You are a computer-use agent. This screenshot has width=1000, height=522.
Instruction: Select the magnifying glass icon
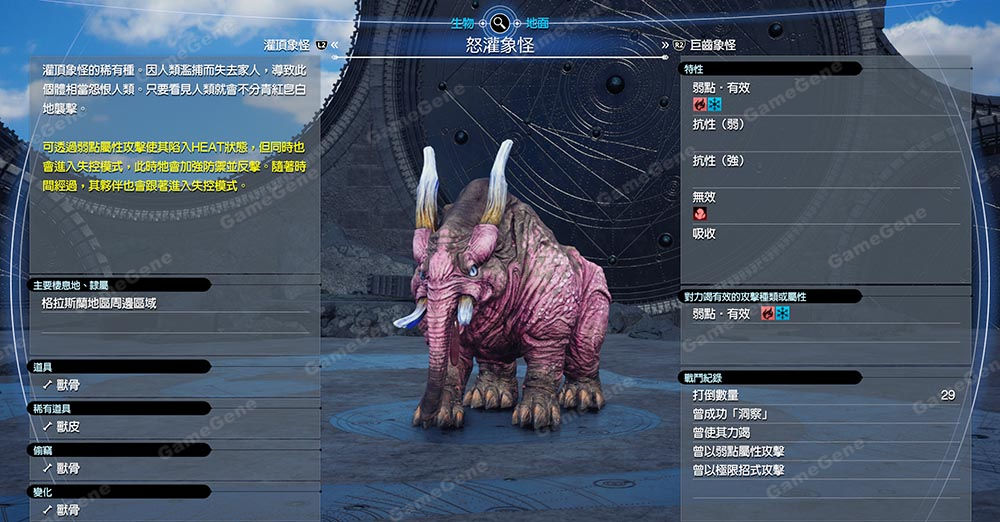pos(500,21)
